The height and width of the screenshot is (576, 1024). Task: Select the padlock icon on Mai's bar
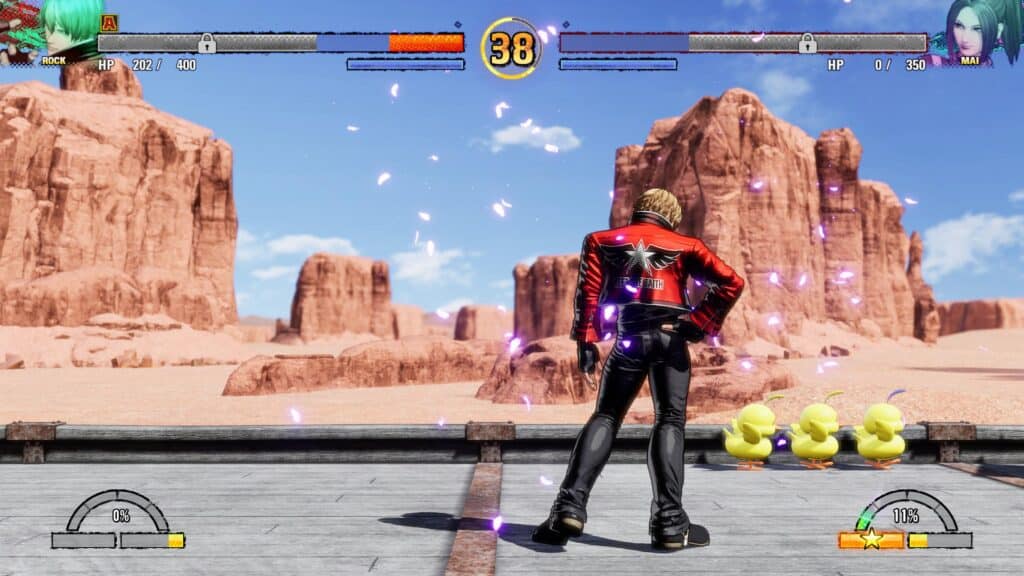pyautogui.click(x=807, y=43)
